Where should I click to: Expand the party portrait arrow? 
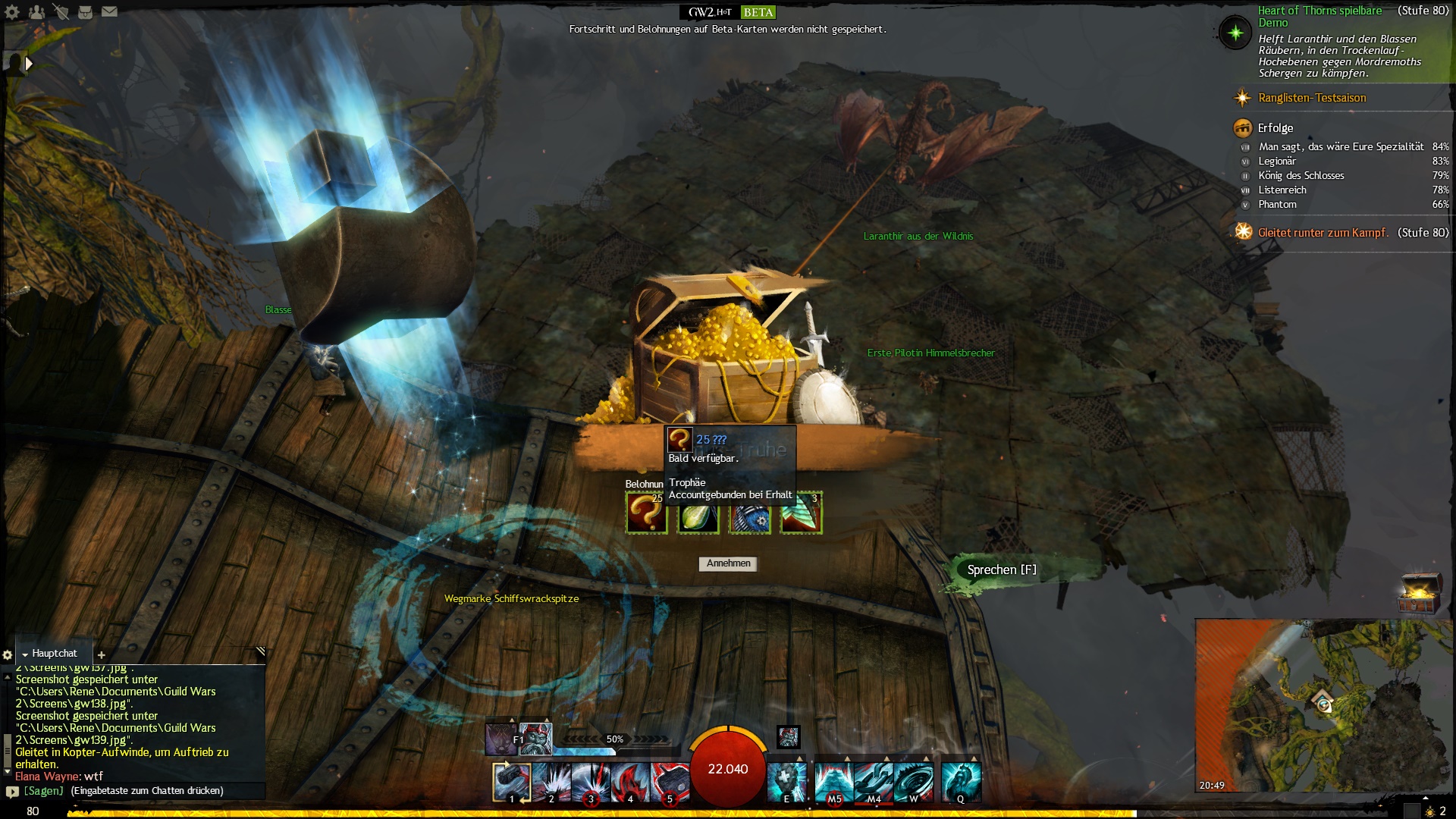tap(29, 64)
